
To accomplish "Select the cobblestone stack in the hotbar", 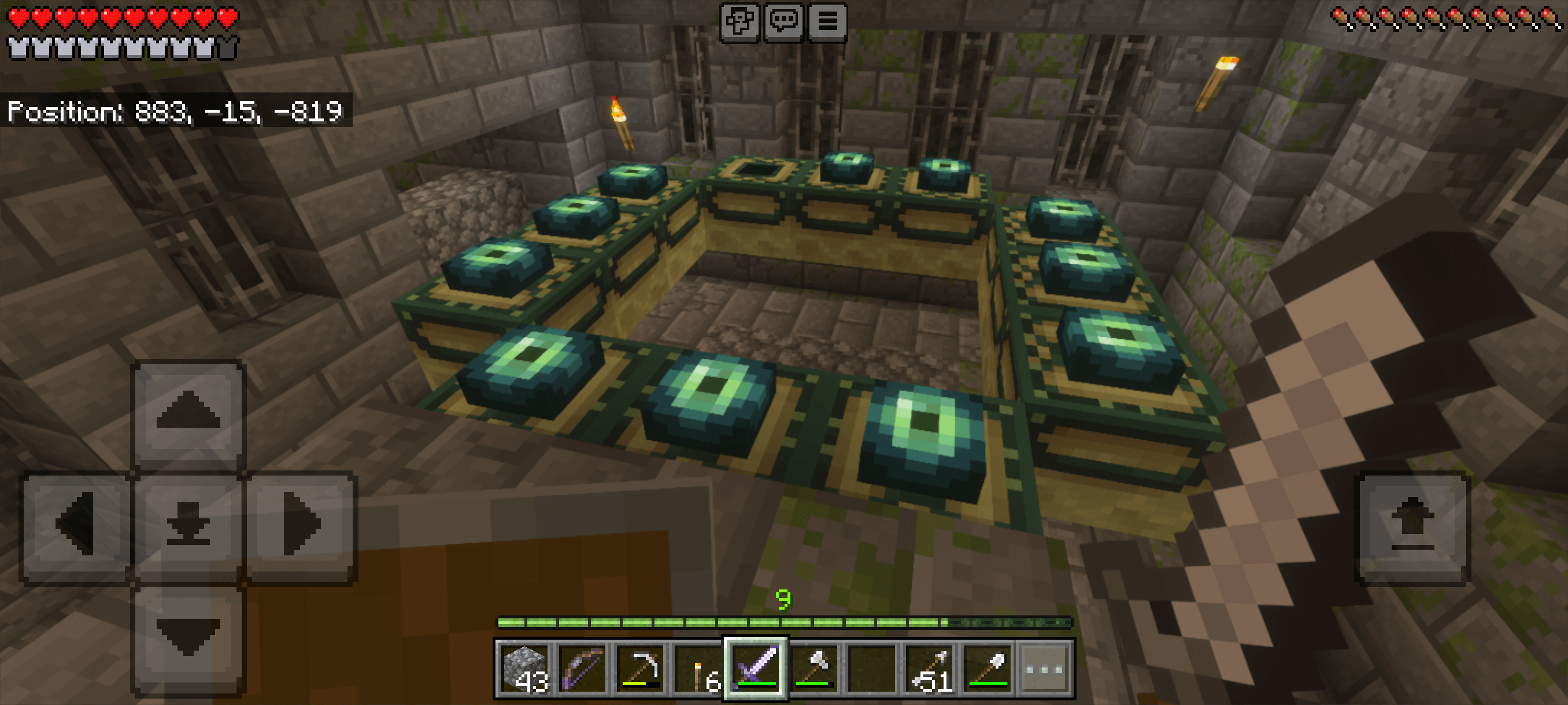I will click(x=525, y=669).
